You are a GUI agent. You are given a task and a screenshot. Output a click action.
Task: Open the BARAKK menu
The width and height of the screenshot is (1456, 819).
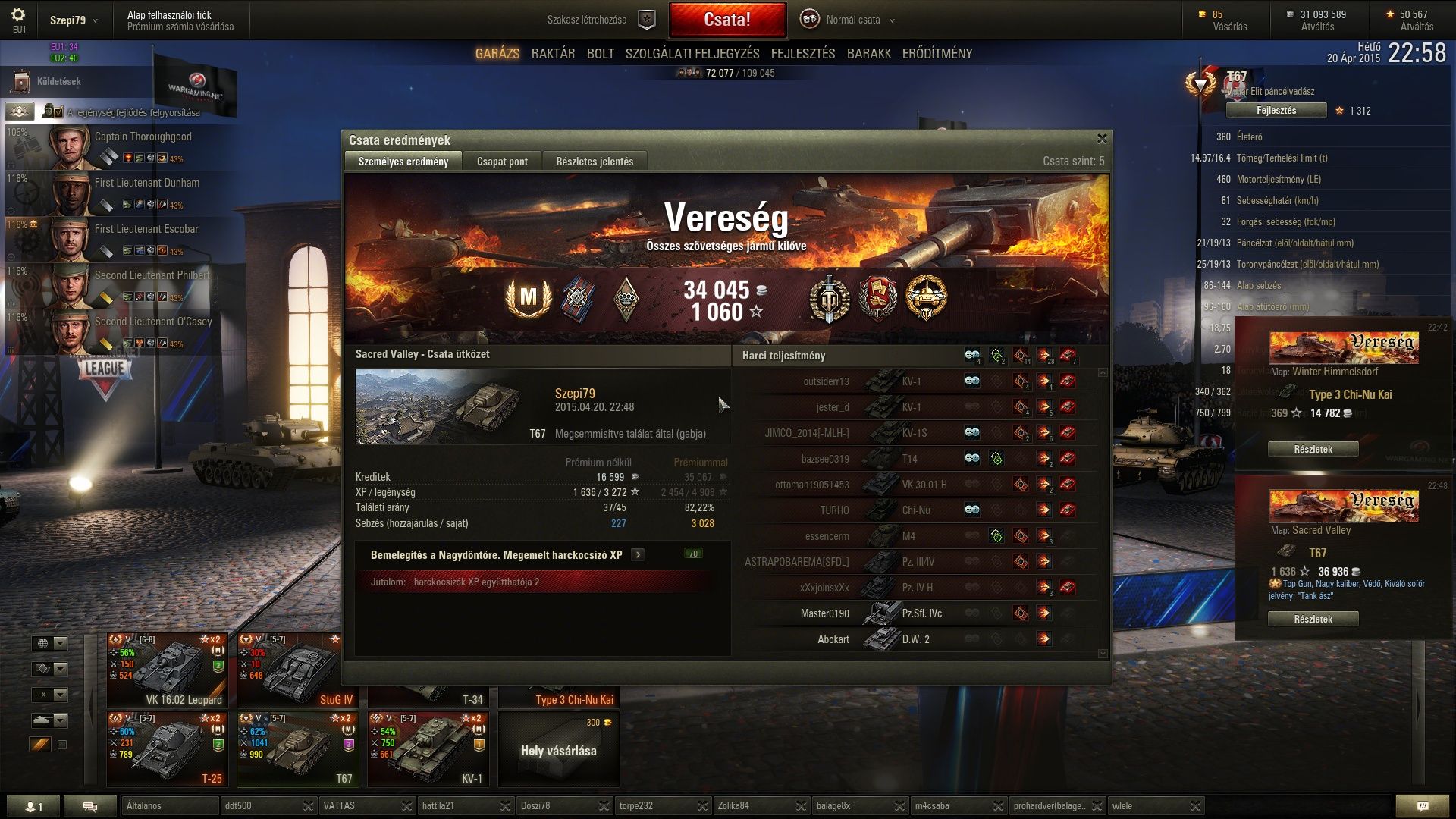[868, 54]
